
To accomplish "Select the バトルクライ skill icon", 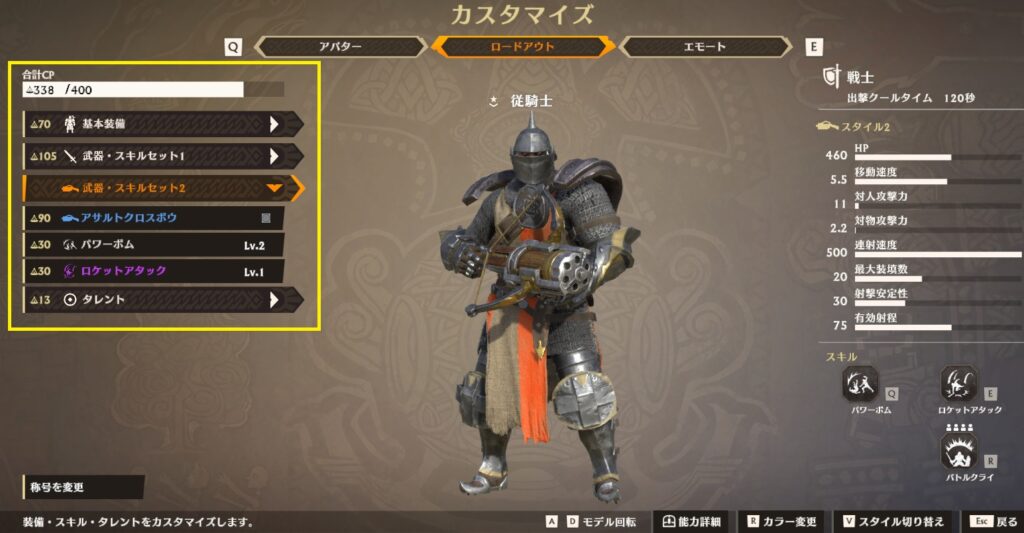I will pyautogui.click(x=959, y=452).
